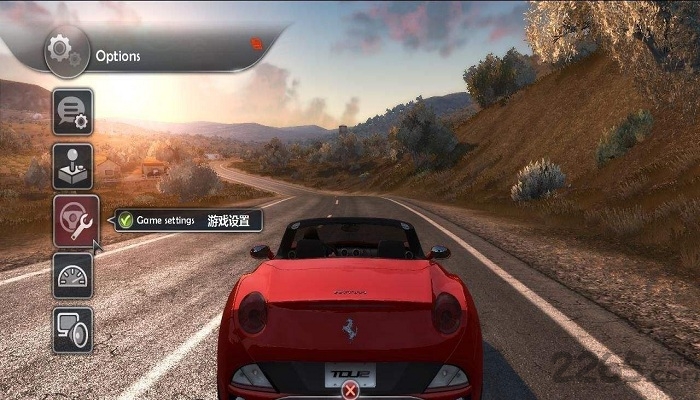Open the monitor and speaker settings icon
The height and width of the screenshot is (400, 700).
click(73, 329)
